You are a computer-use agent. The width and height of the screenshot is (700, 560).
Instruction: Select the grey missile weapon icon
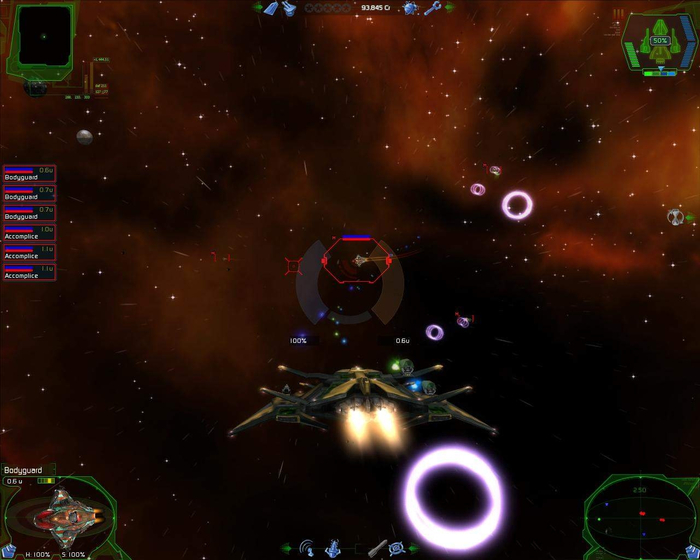[375, 548]
